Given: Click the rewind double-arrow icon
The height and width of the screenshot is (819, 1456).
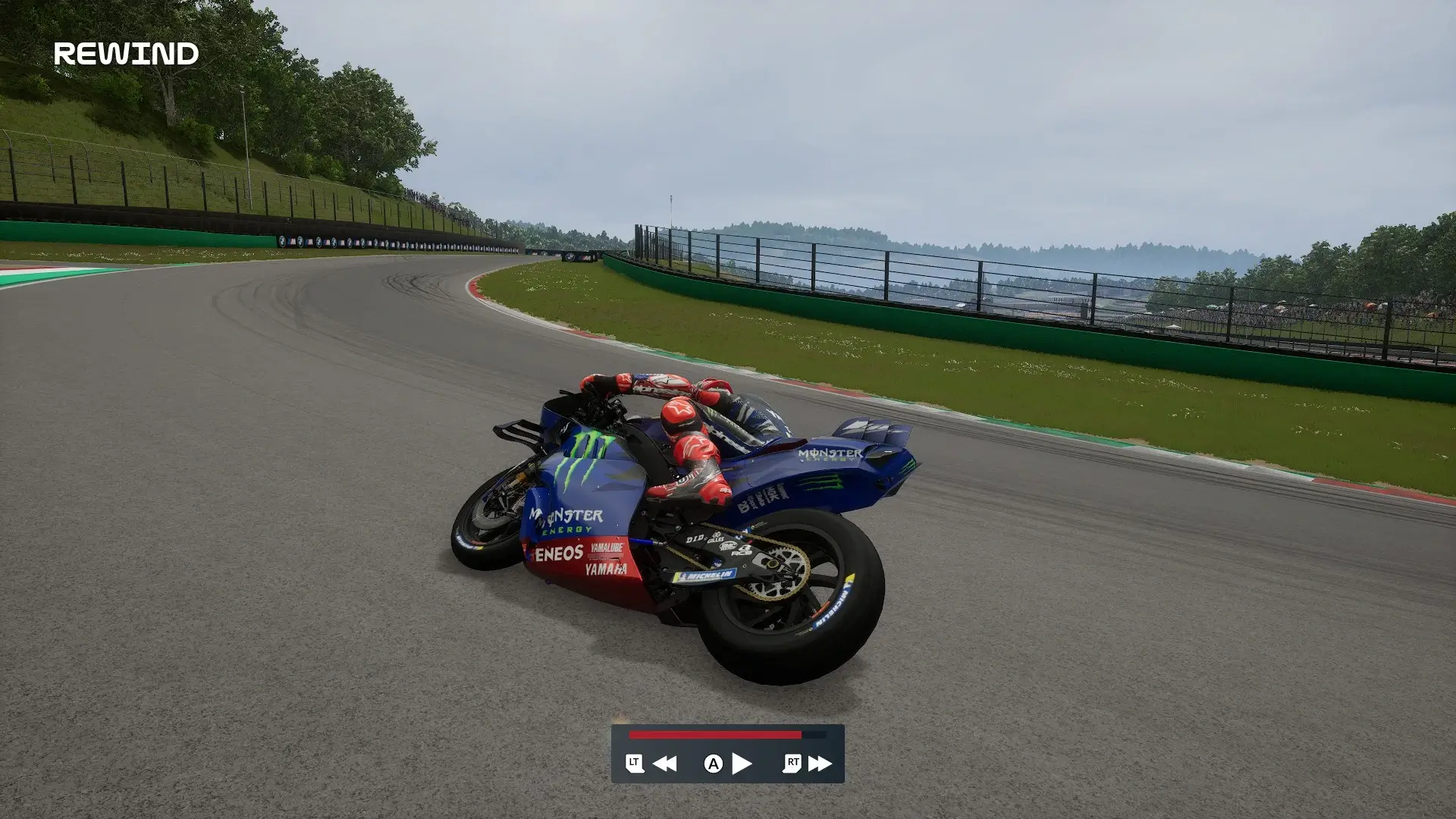Looking at the screenshot, I should (x=665, y=764).
